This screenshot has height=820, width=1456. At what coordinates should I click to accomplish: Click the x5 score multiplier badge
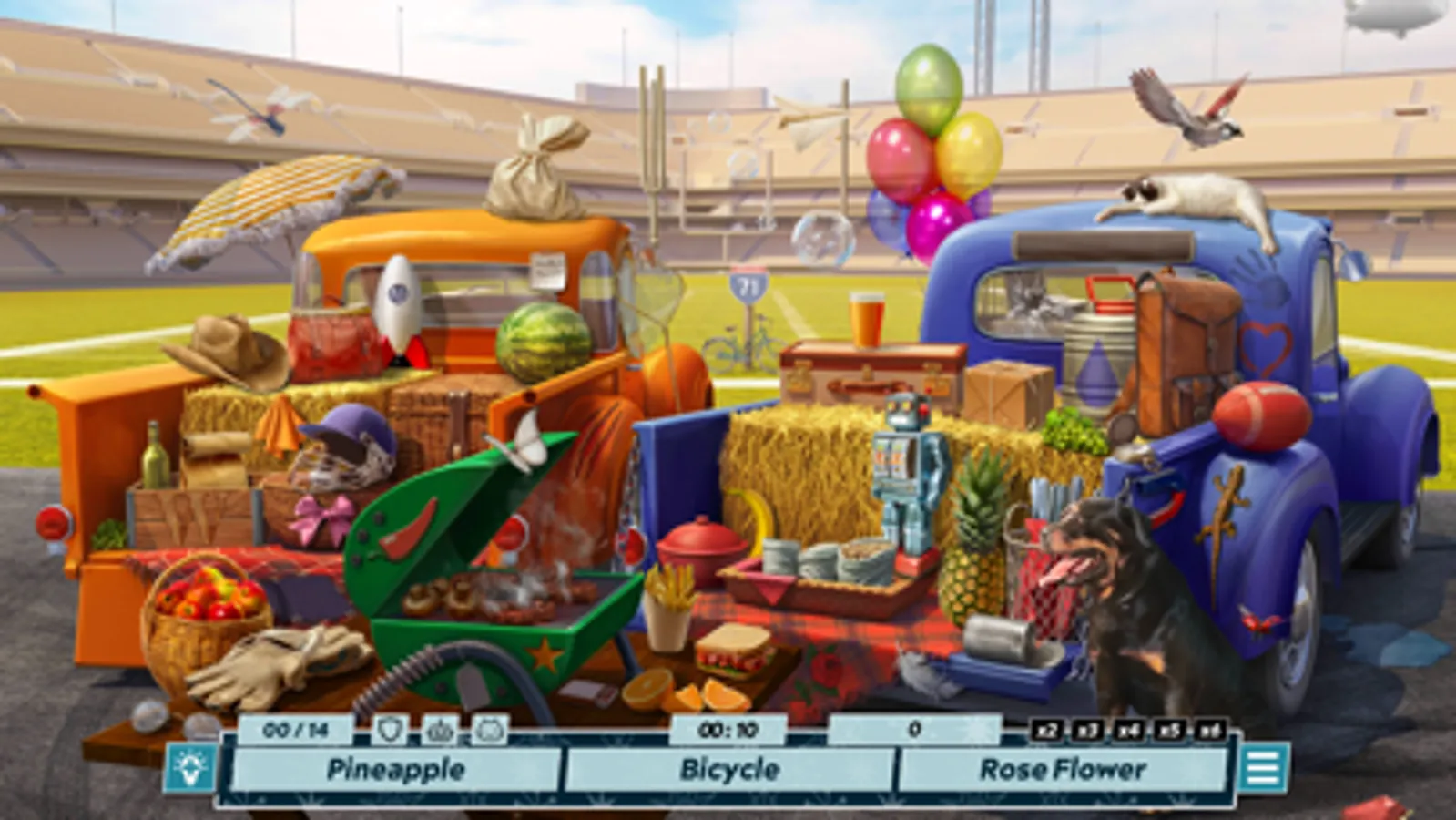tap(1172, 728)
